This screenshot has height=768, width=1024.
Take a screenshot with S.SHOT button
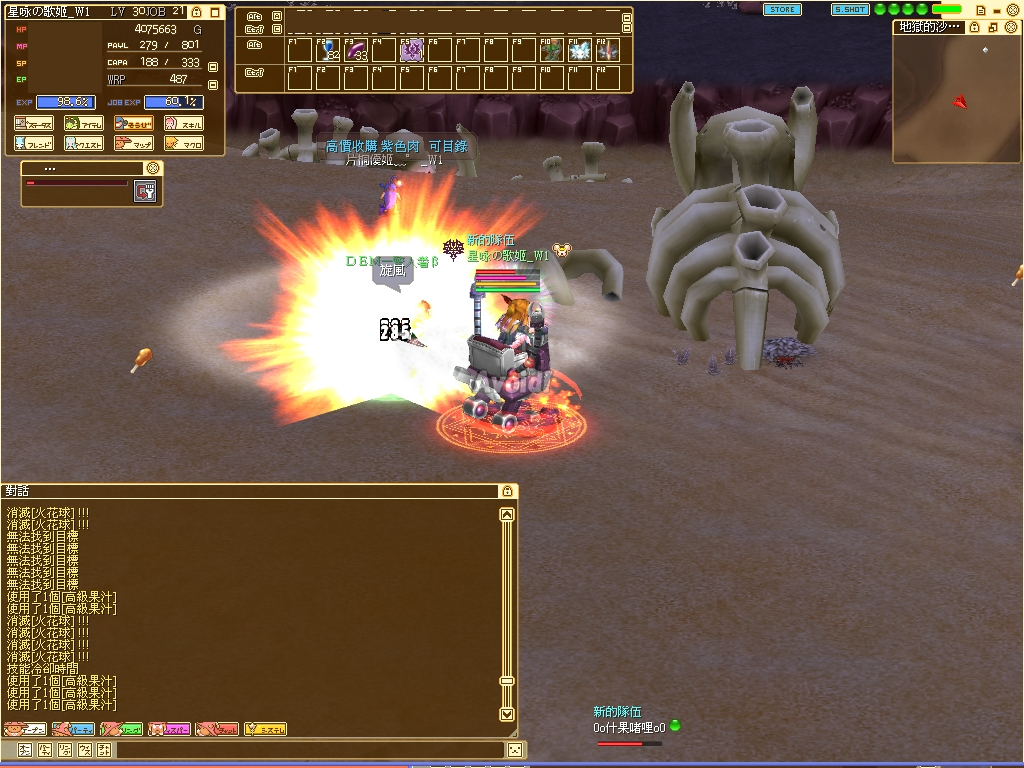pos(850,9)
